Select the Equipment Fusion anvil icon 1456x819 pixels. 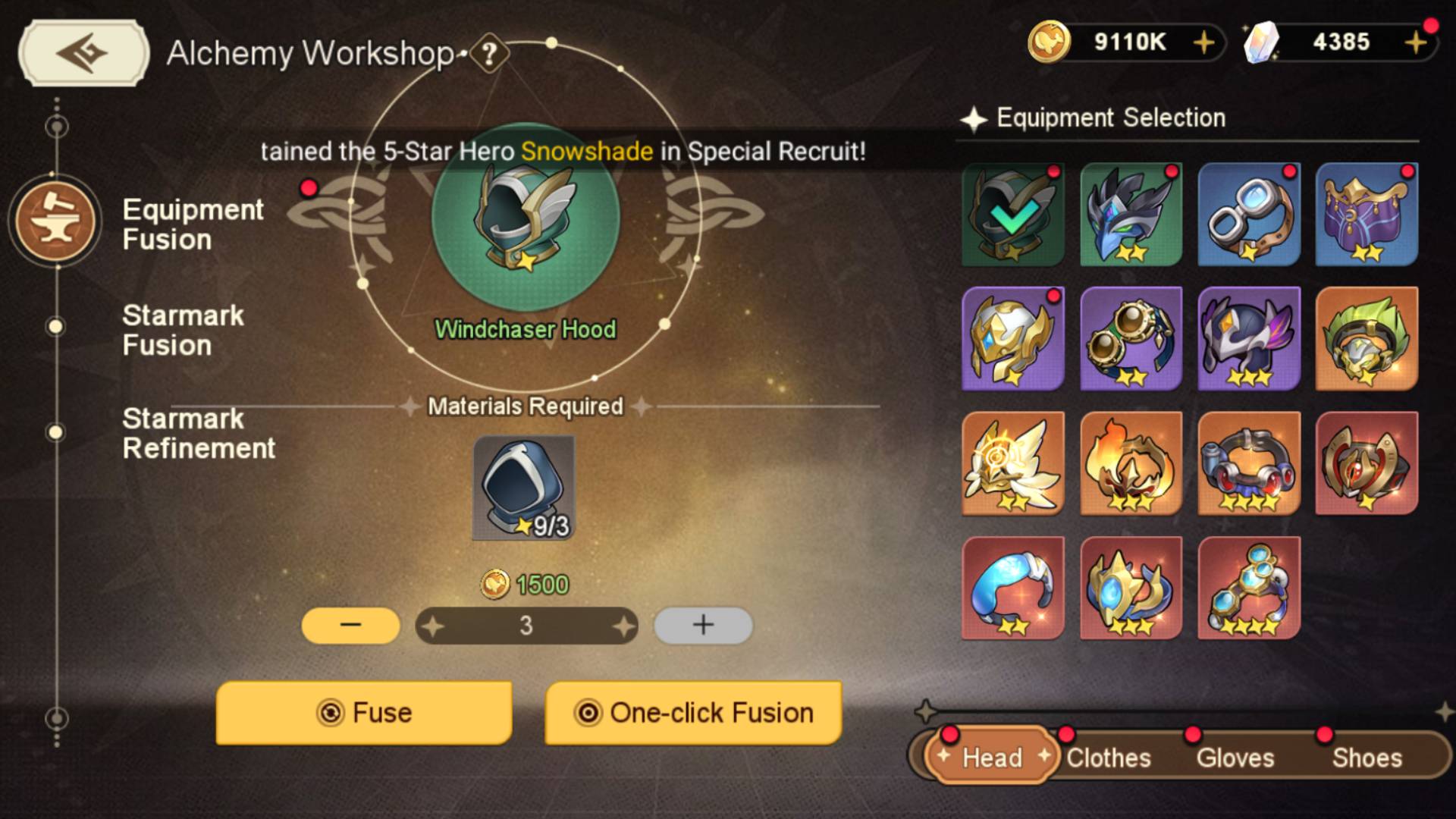55,221
